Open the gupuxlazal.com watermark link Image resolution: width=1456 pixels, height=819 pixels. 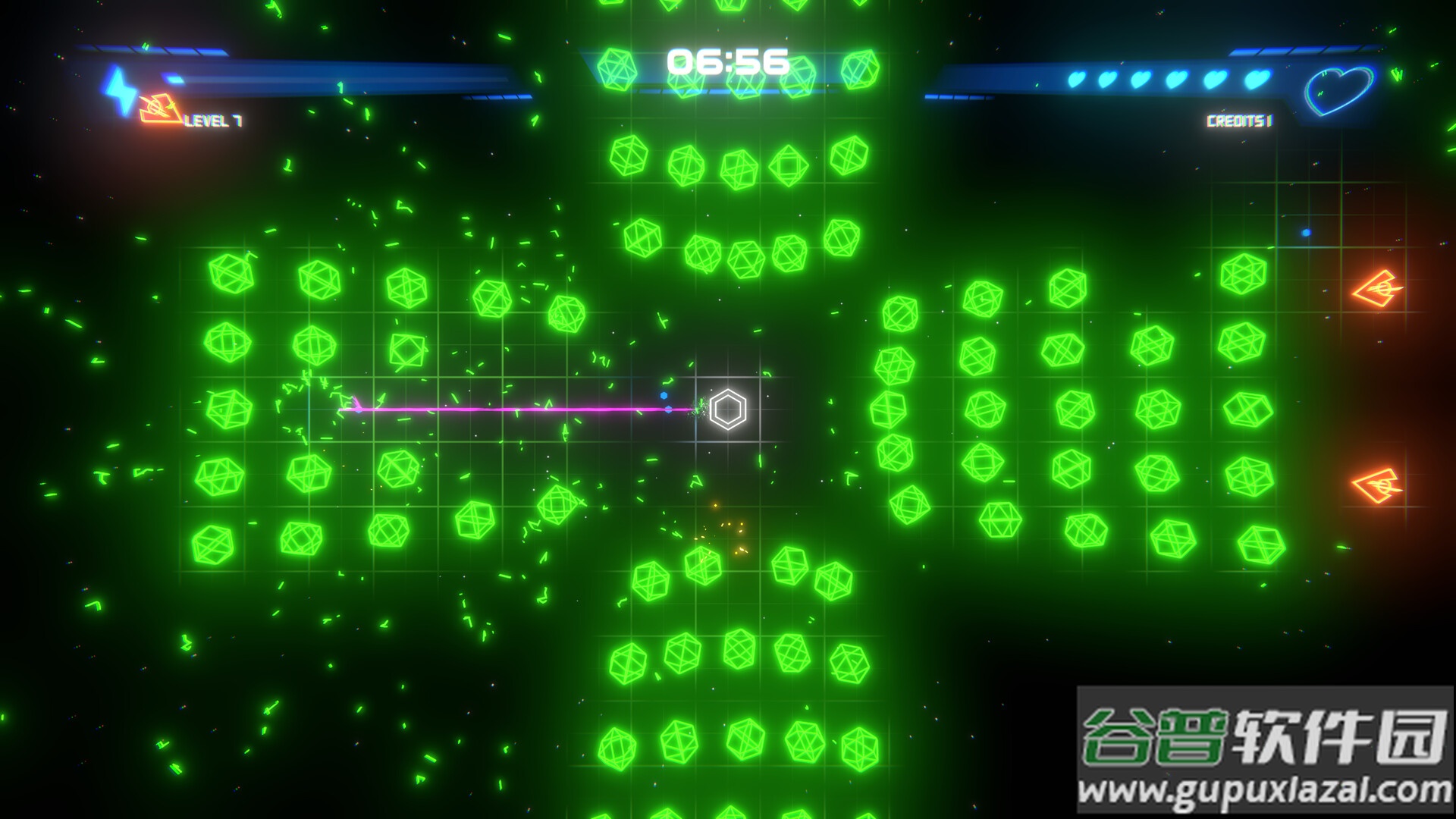point(1264,792)
